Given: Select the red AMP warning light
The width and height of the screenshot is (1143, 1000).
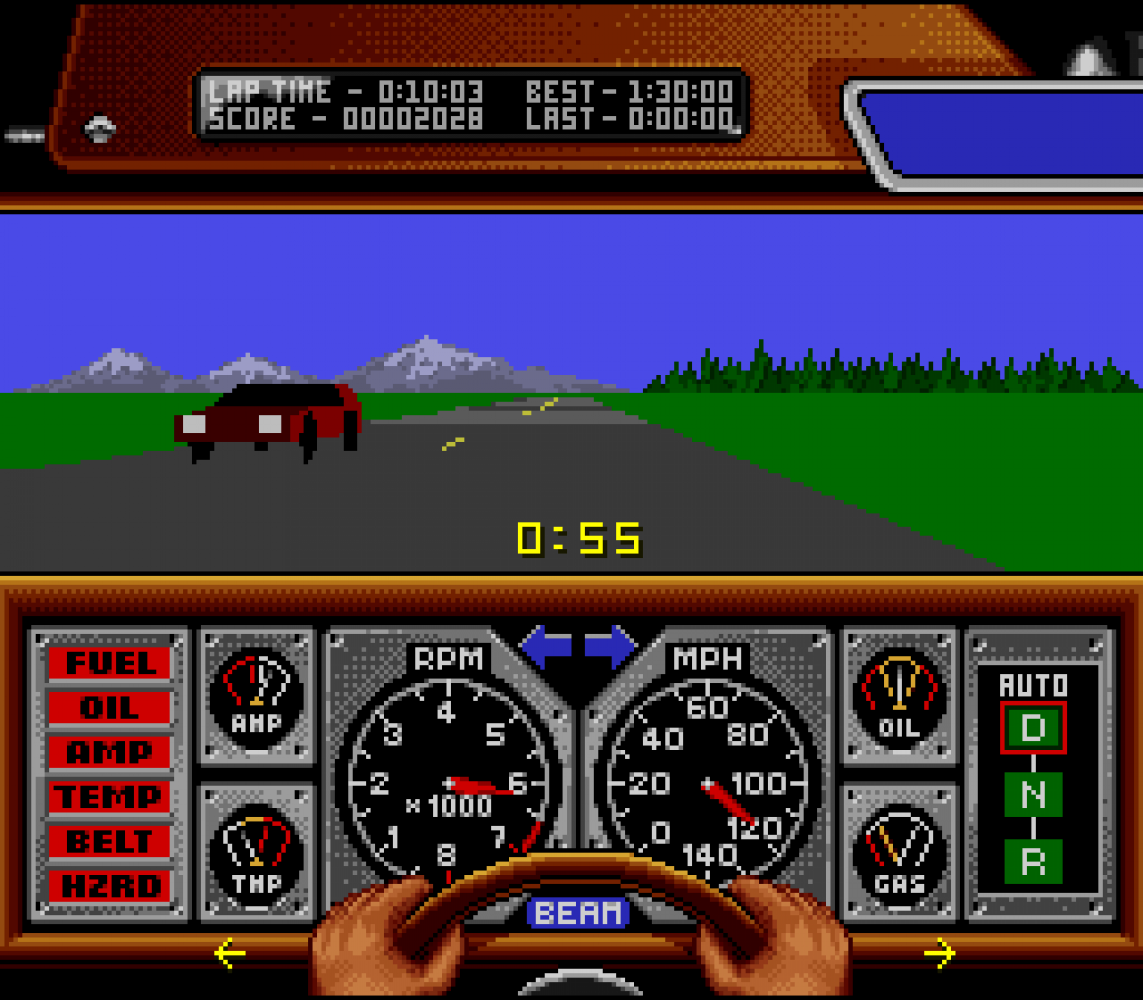Looking at the screenshot, I should (110, 752).
